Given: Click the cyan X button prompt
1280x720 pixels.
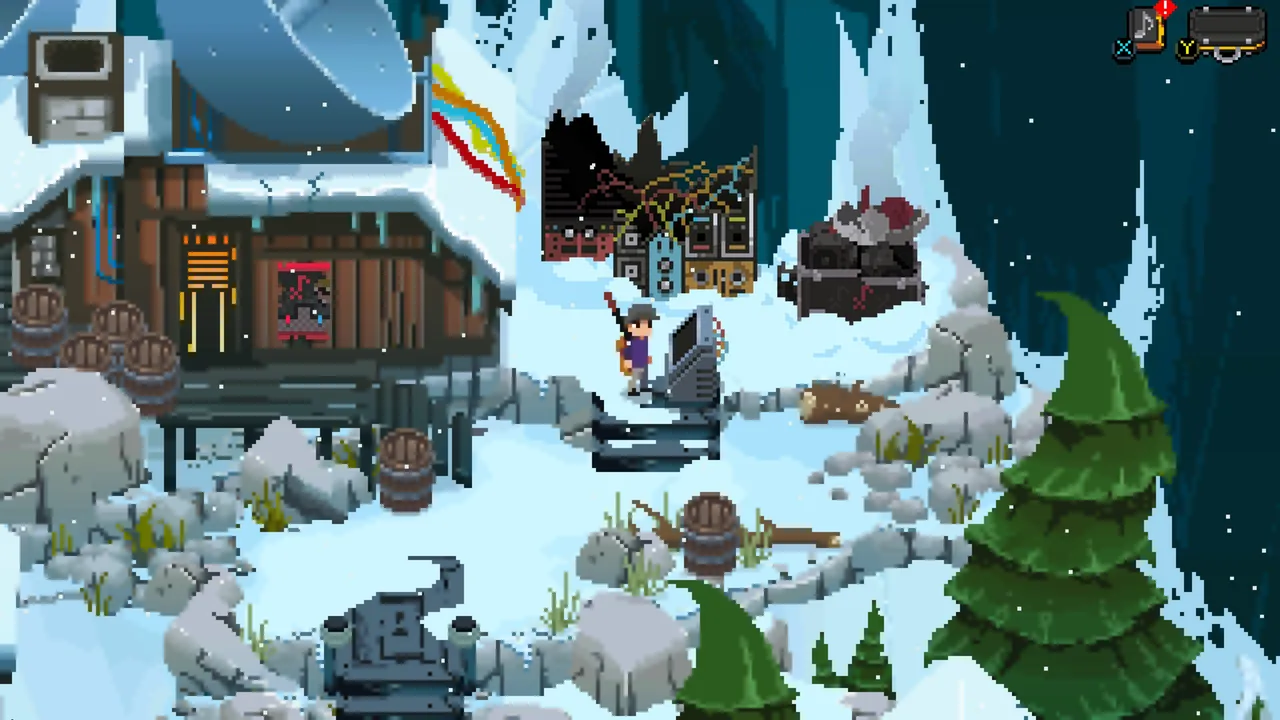Looking at the screenshot, I should 1124,47.
